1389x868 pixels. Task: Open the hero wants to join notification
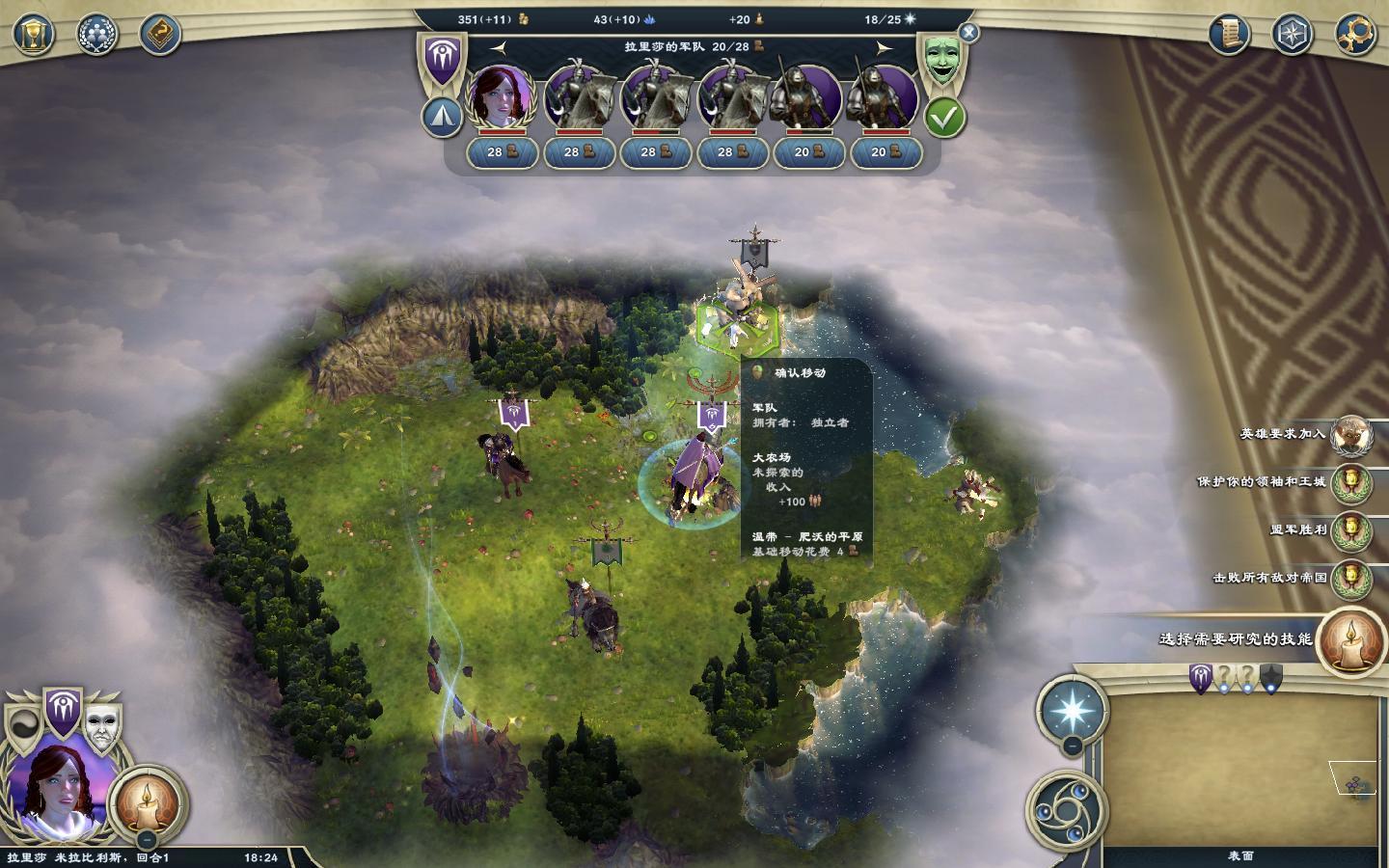tap(1351, 435)
